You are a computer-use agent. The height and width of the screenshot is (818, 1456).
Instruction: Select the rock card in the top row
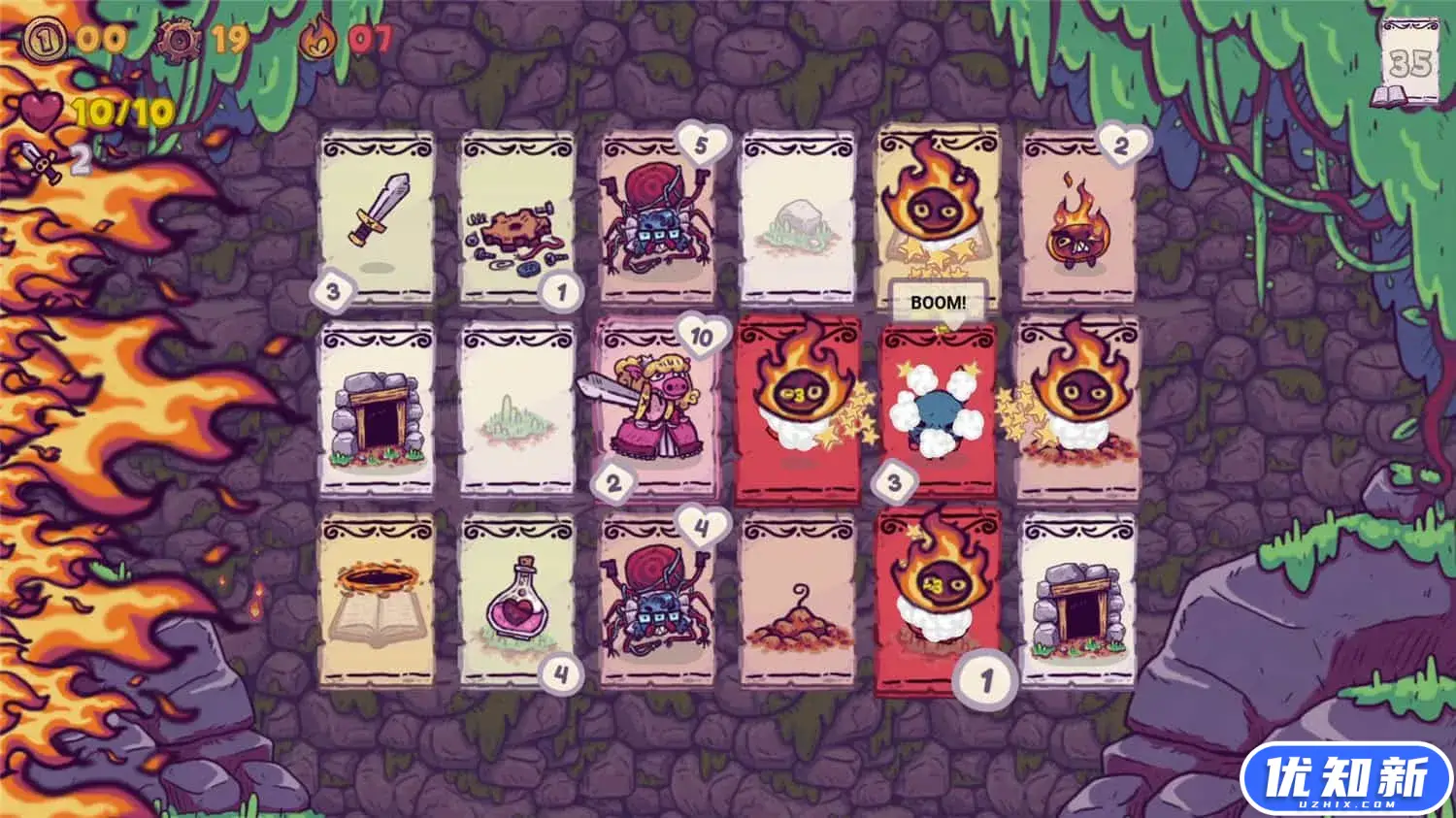800,215
